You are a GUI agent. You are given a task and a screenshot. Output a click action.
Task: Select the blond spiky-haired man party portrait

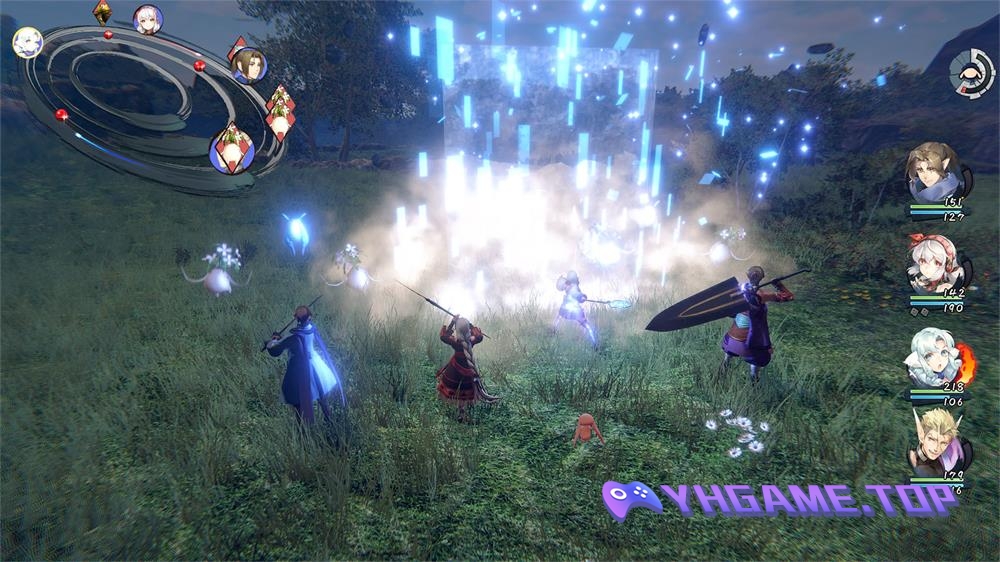[936, 444]
